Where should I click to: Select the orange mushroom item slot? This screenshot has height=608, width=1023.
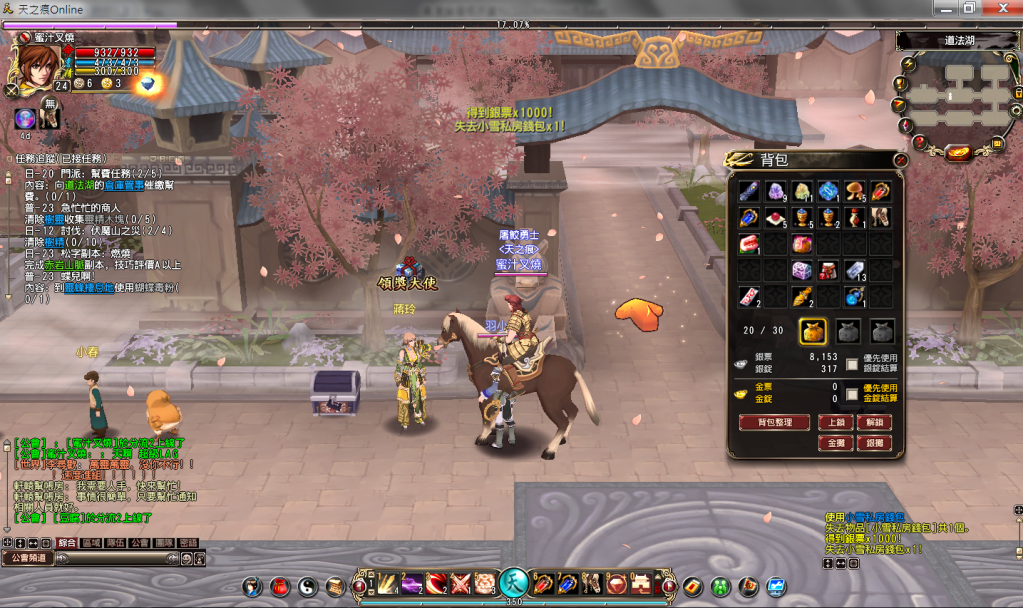pyautogui.click(x=855, y=191)
